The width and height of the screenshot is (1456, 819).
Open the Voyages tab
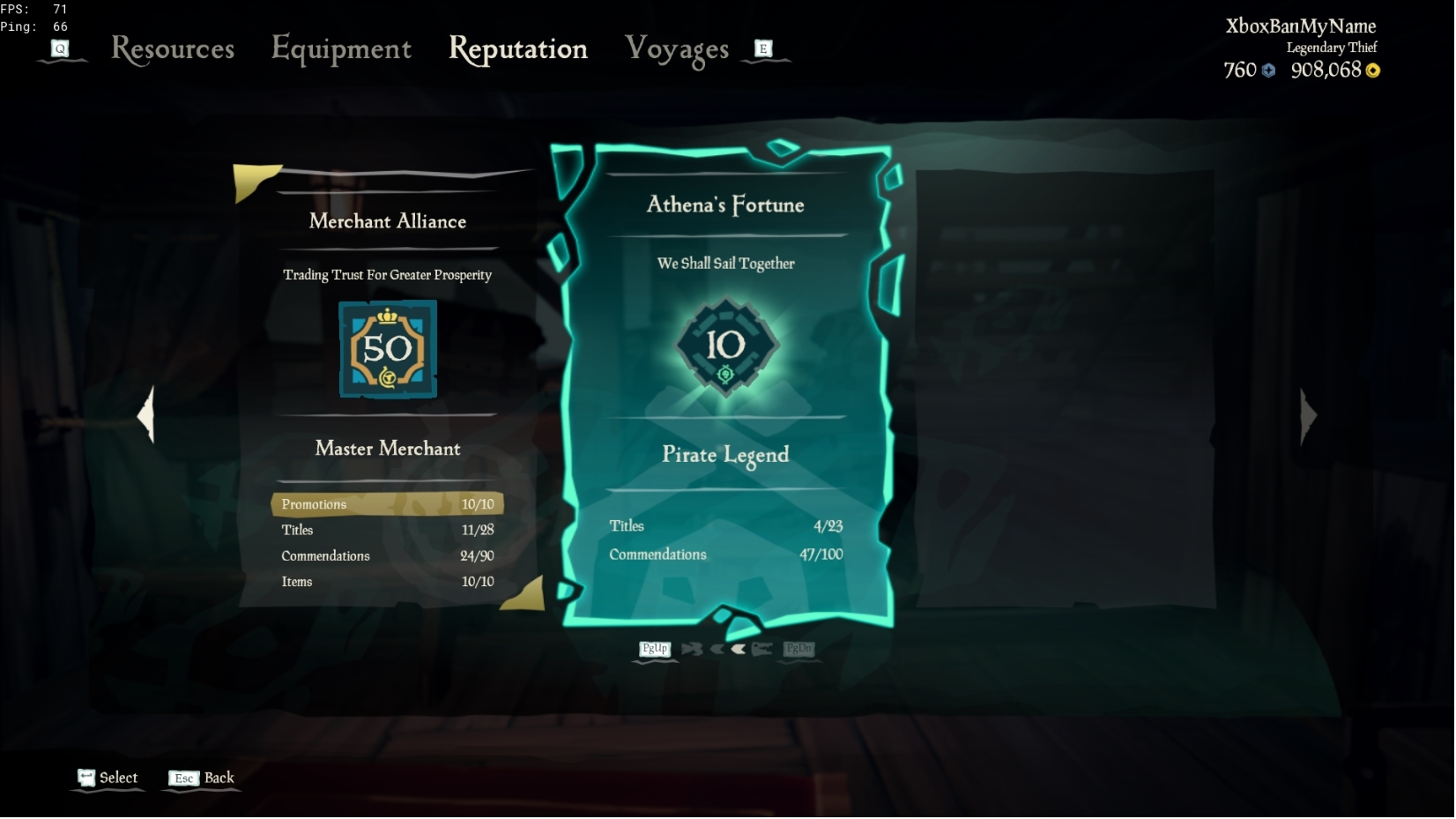679,50
